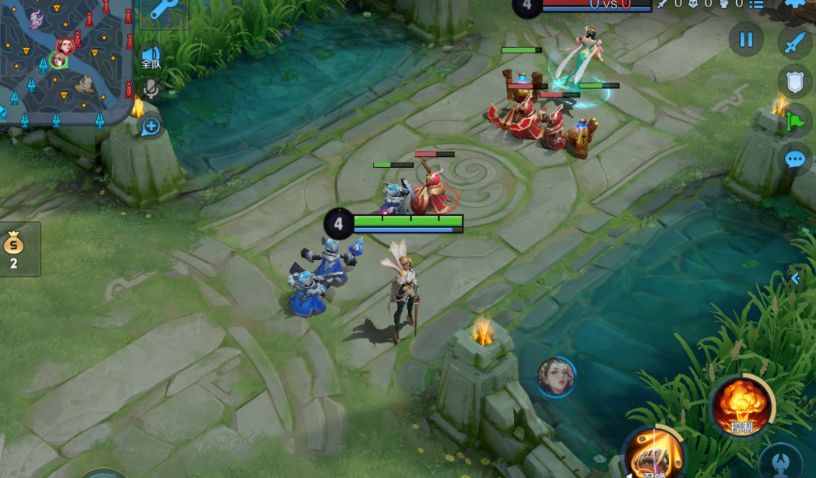Open the minimap
The height and width of the screenshot is (478, 816).
62,58
